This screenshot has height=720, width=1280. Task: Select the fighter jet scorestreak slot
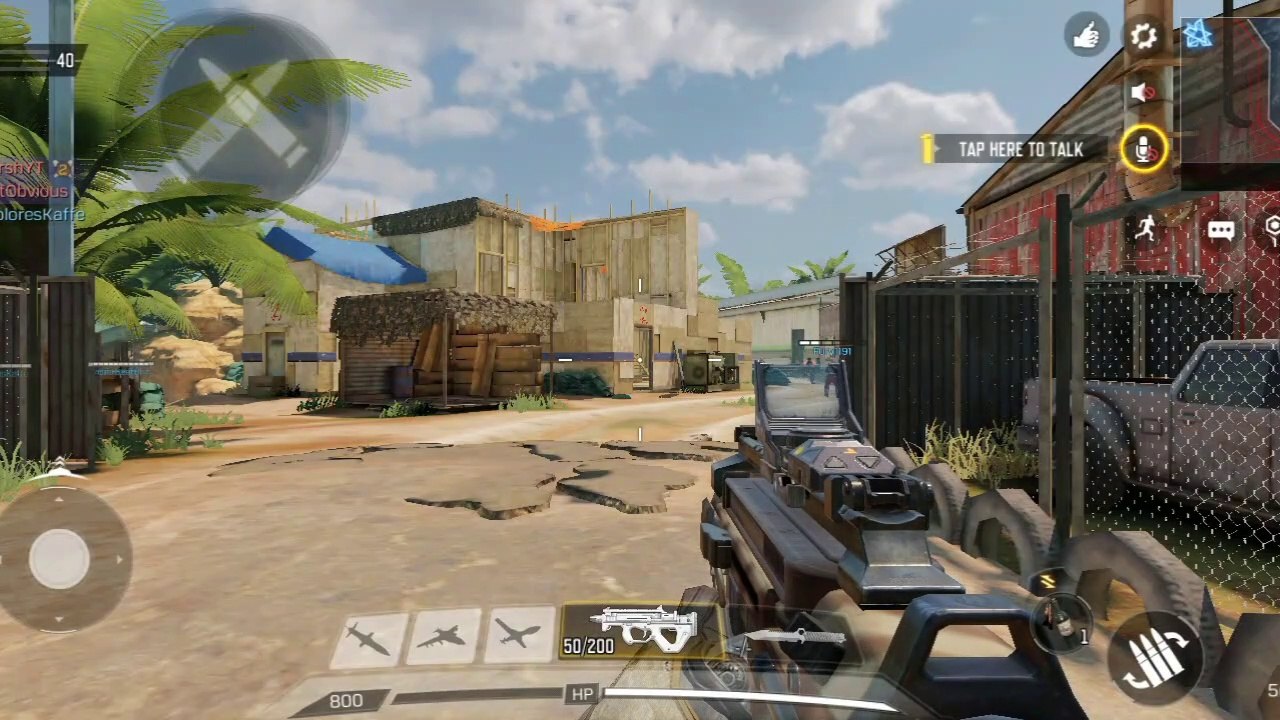[443, 637]
